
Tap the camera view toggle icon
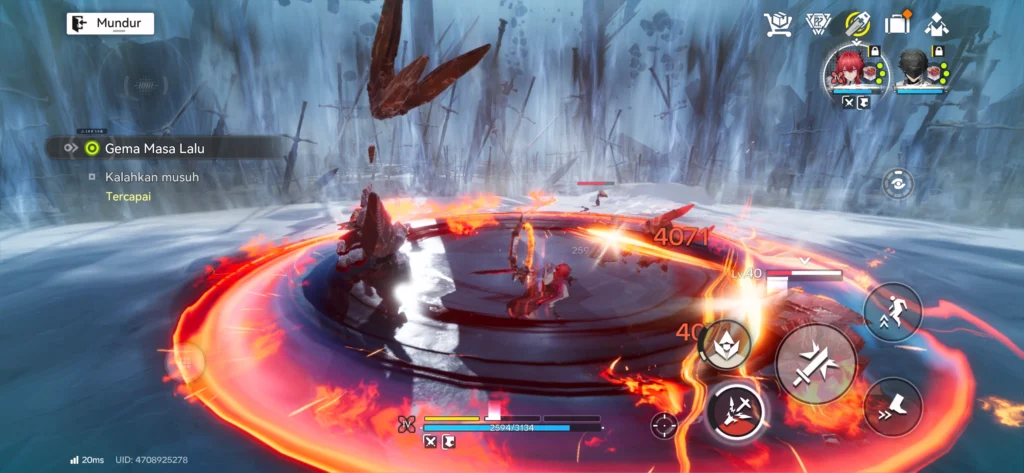[898, 183]
